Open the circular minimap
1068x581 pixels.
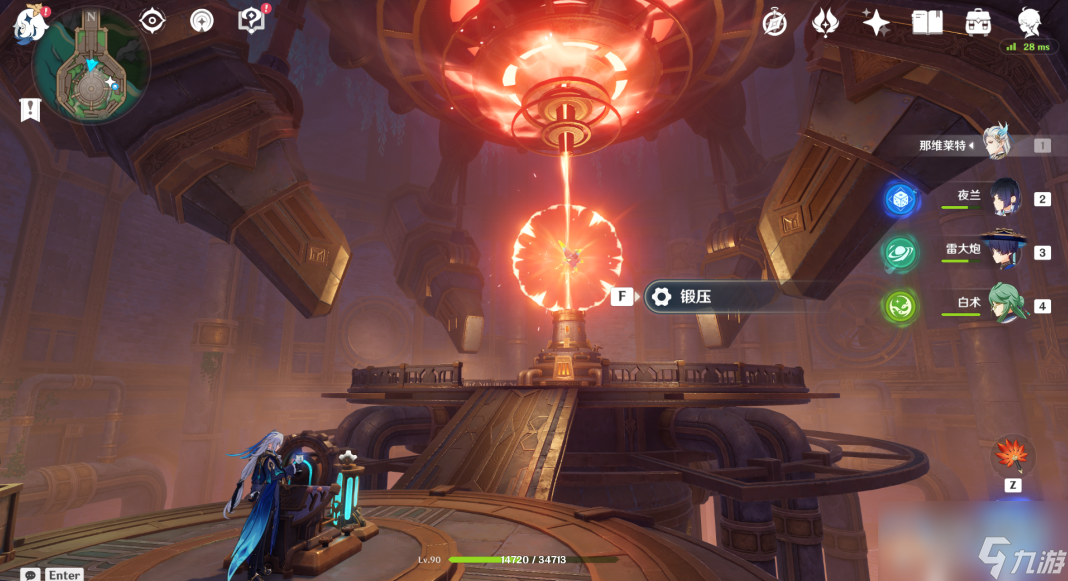tap(91, 66)
